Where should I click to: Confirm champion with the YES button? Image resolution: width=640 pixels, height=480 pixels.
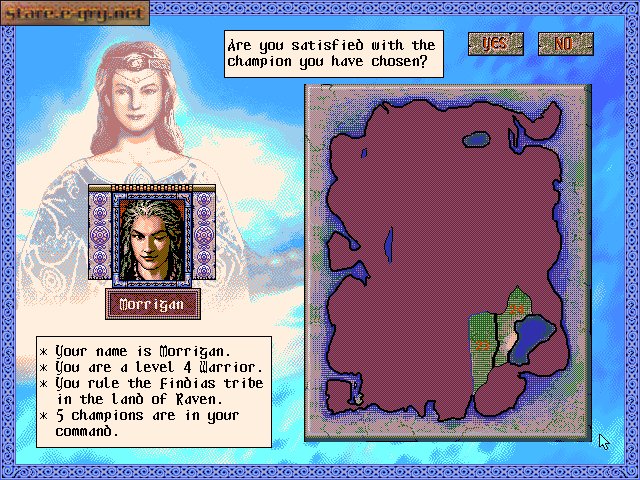click(494, 44)
